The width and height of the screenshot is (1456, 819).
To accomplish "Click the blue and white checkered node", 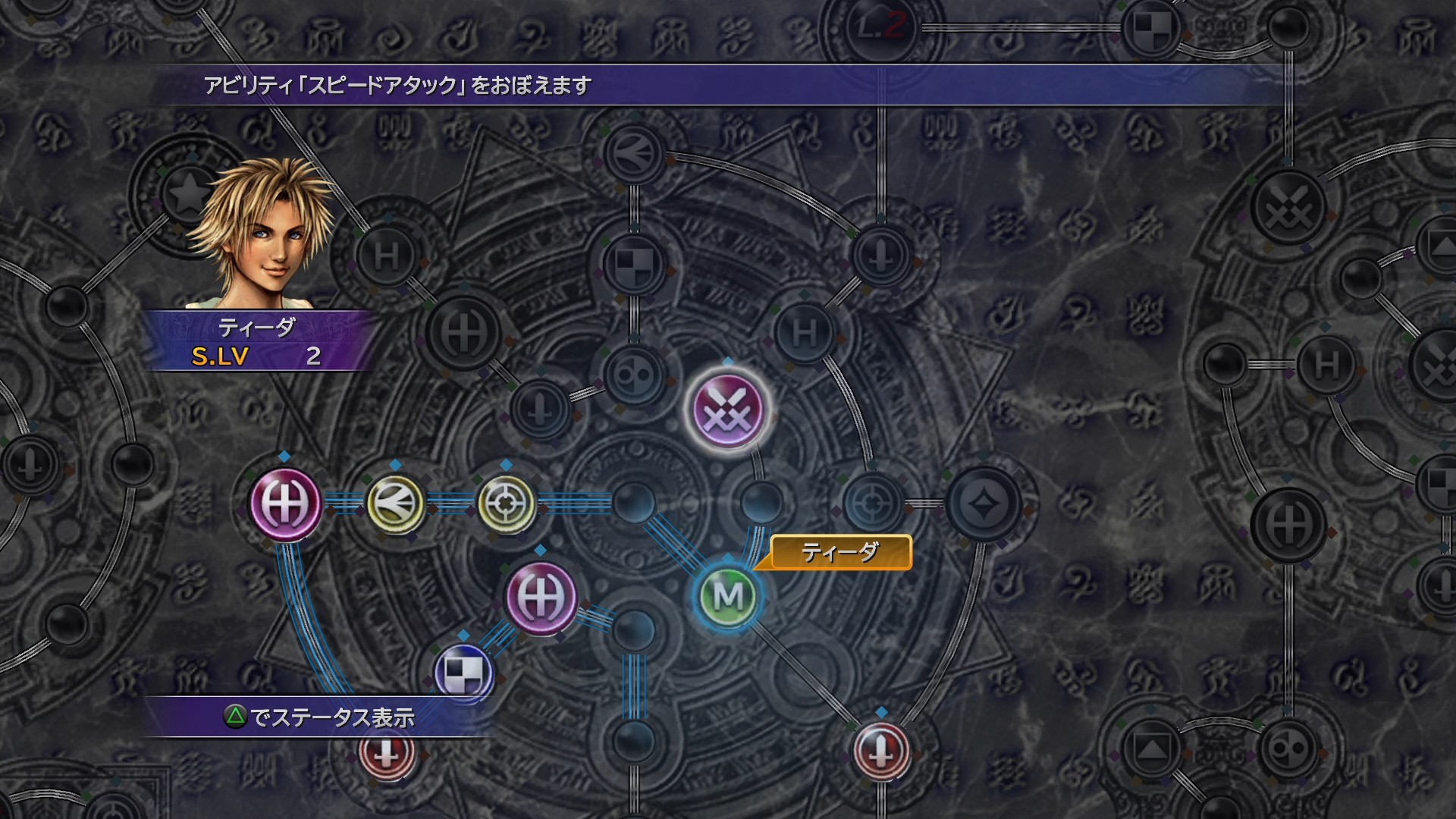I will point(464,672).
